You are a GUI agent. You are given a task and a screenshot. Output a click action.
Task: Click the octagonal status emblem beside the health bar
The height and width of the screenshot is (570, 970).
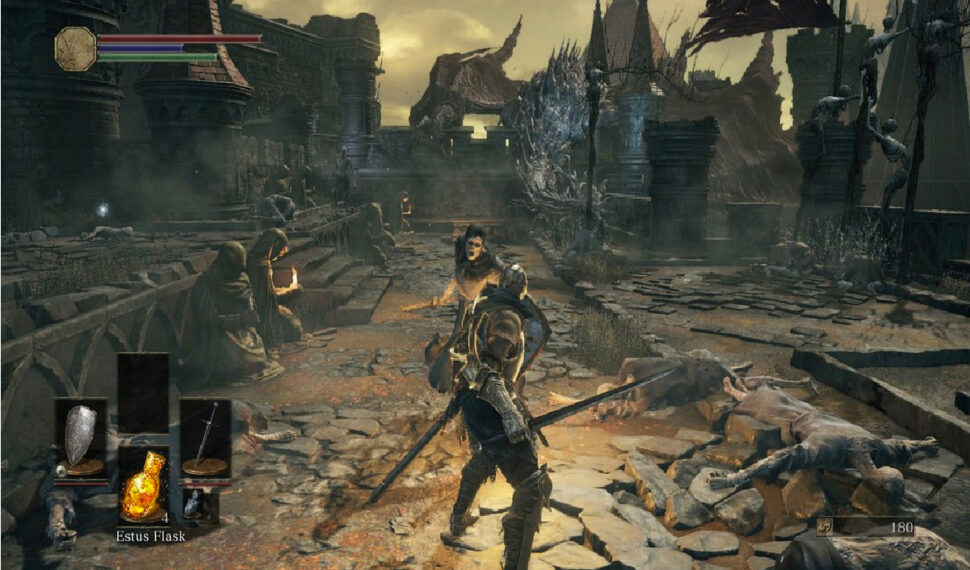[x=75, y=48]
